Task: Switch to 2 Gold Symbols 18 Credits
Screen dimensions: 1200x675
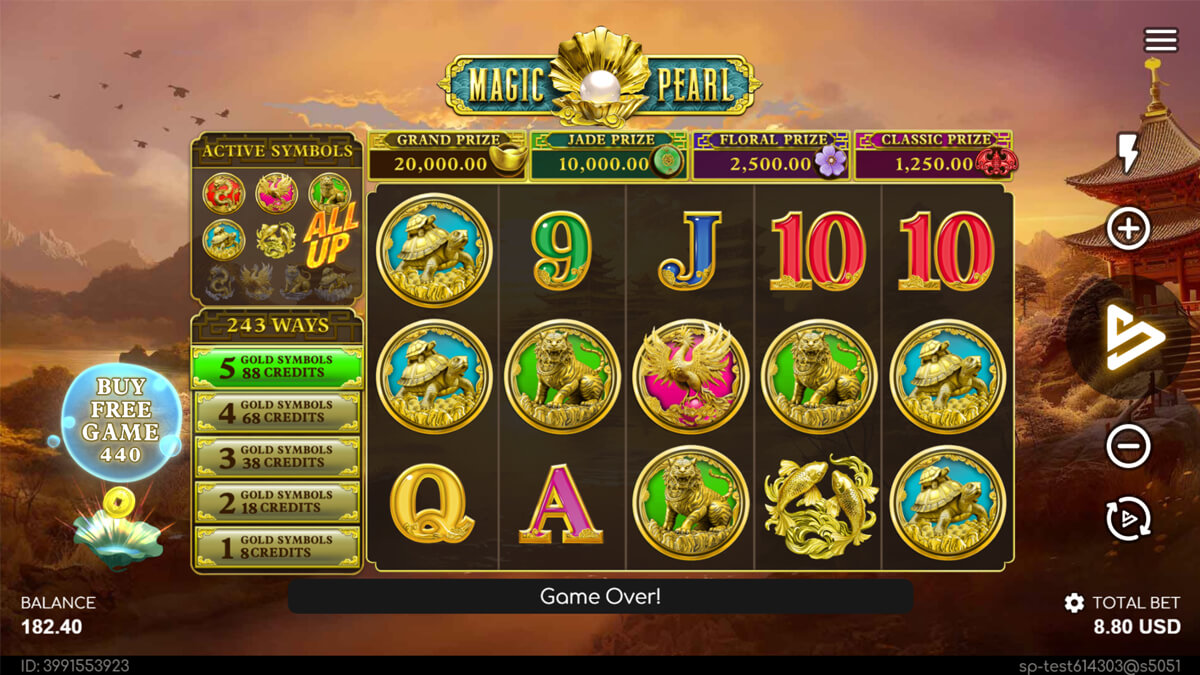Action: [277, 502]
